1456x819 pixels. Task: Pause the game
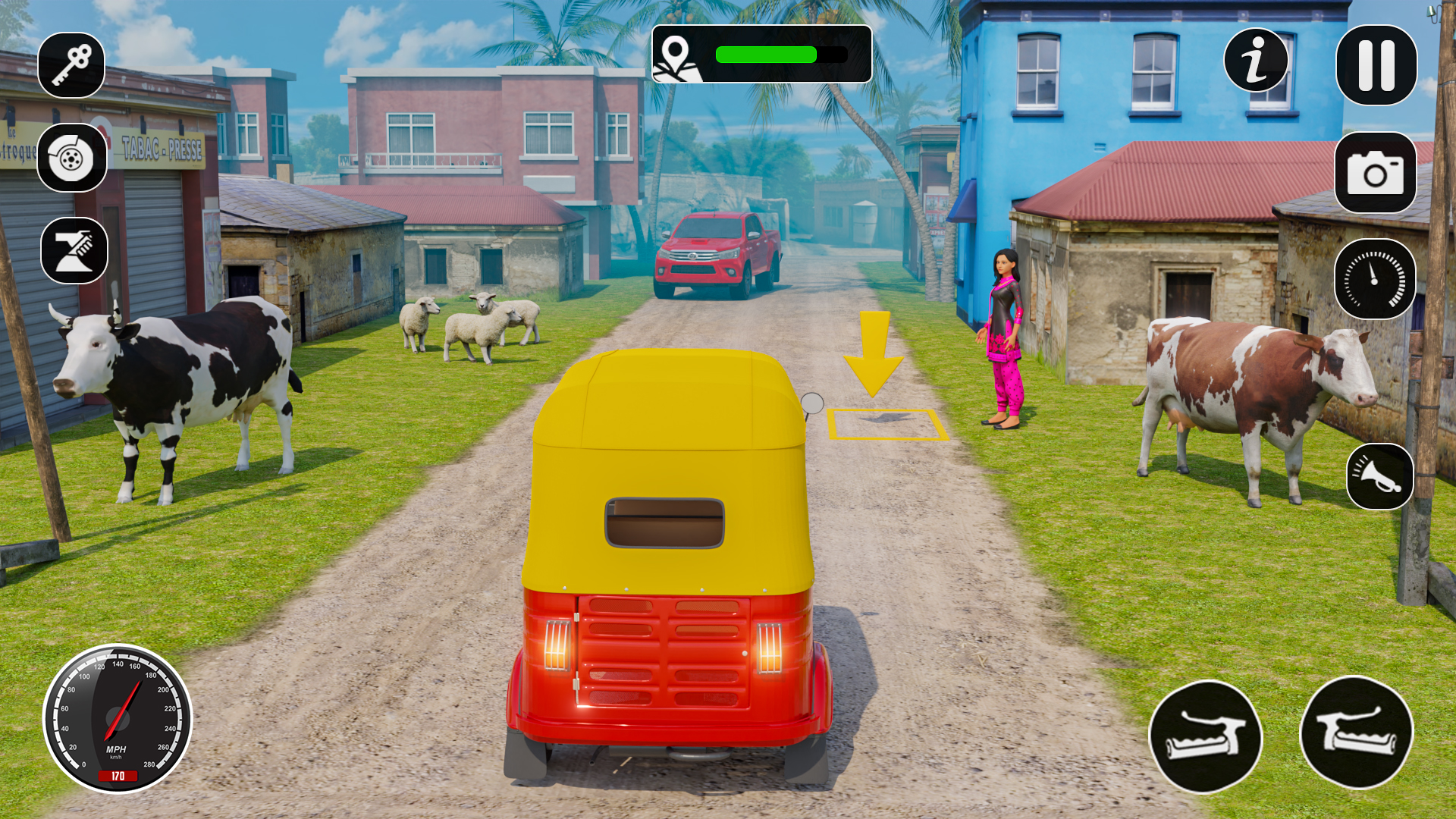tap(1376, 65)
